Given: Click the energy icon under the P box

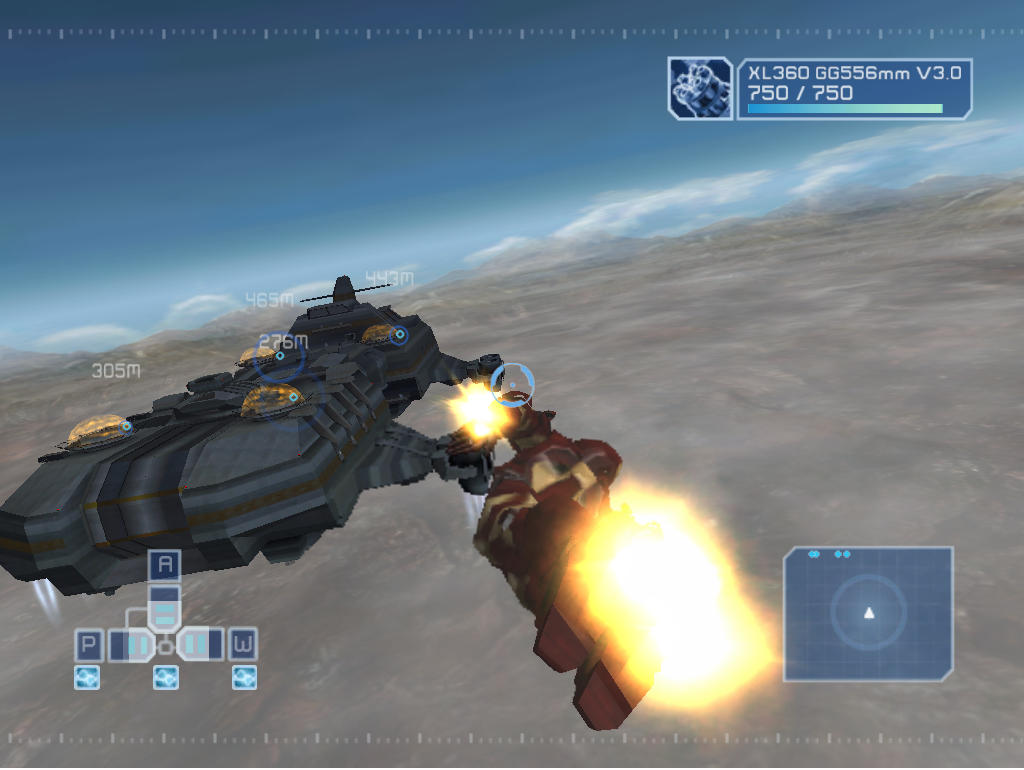Looking at the screenshot, I should (88, 678).
